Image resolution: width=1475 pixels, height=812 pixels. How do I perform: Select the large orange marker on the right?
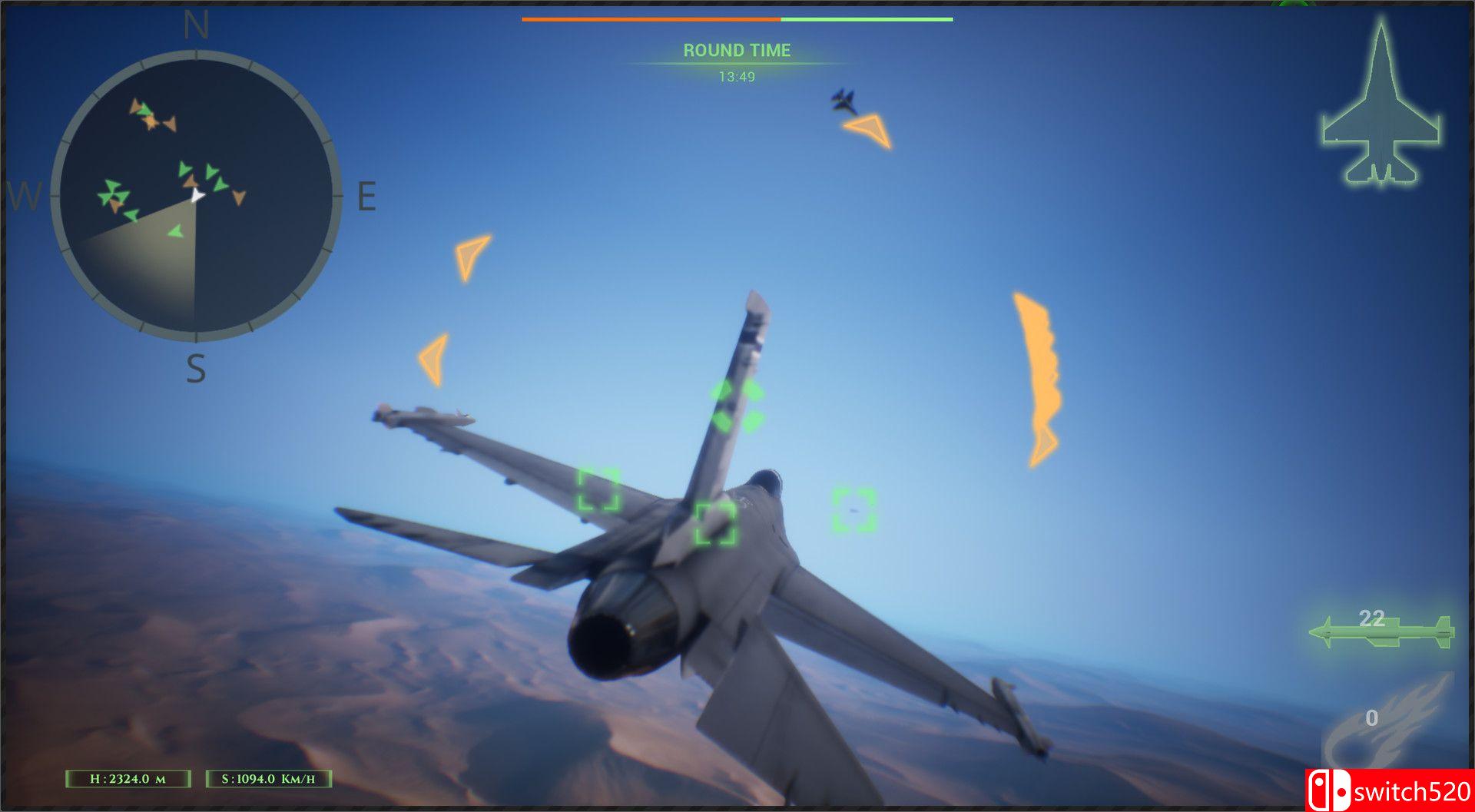coord(1039,376)
